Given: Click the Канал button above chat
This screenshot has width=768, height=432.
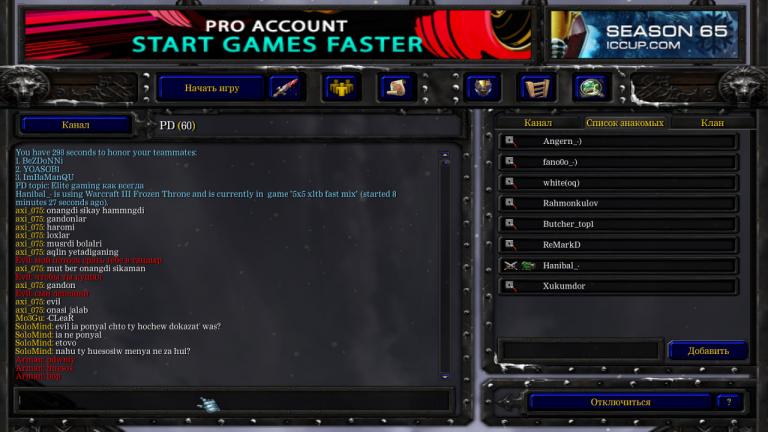Looking at the screenshot, I should pyautogui.click(x=76, y=125).
